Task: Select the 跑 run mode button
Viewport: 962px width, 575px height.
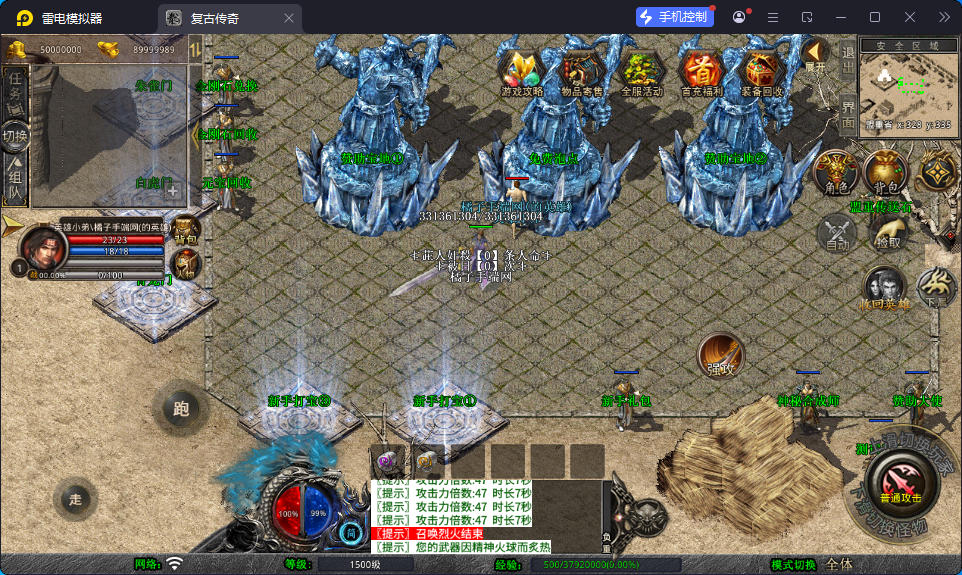Action: tap(181, 408)
